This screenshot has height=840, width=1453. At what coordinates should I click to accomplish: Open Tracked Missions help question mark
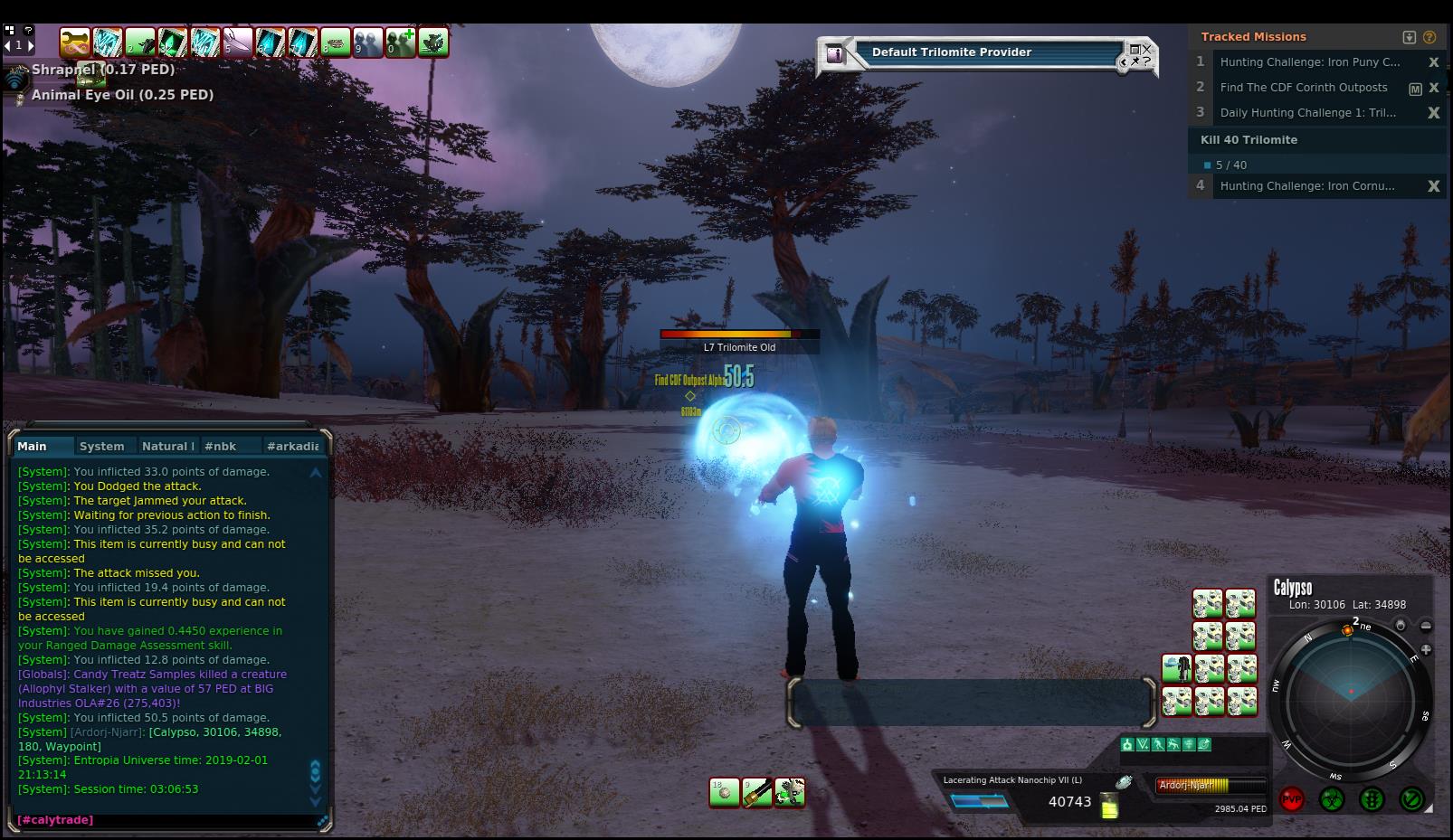tap(1429, 37)
